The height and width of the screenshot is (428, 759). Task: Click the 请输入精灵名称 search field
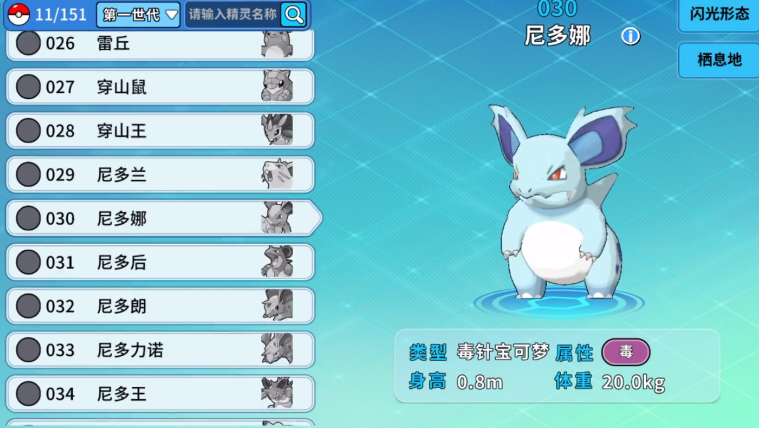pyautogui.click(x=232, y=14)
